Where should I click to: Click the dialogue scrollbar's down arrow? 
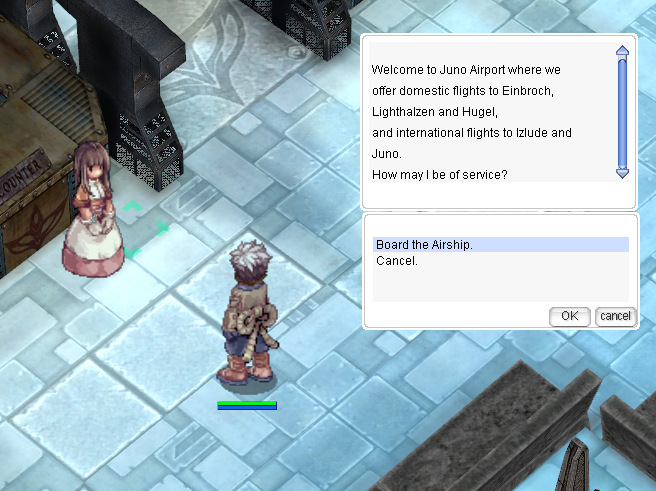click(x=622, y=173)
